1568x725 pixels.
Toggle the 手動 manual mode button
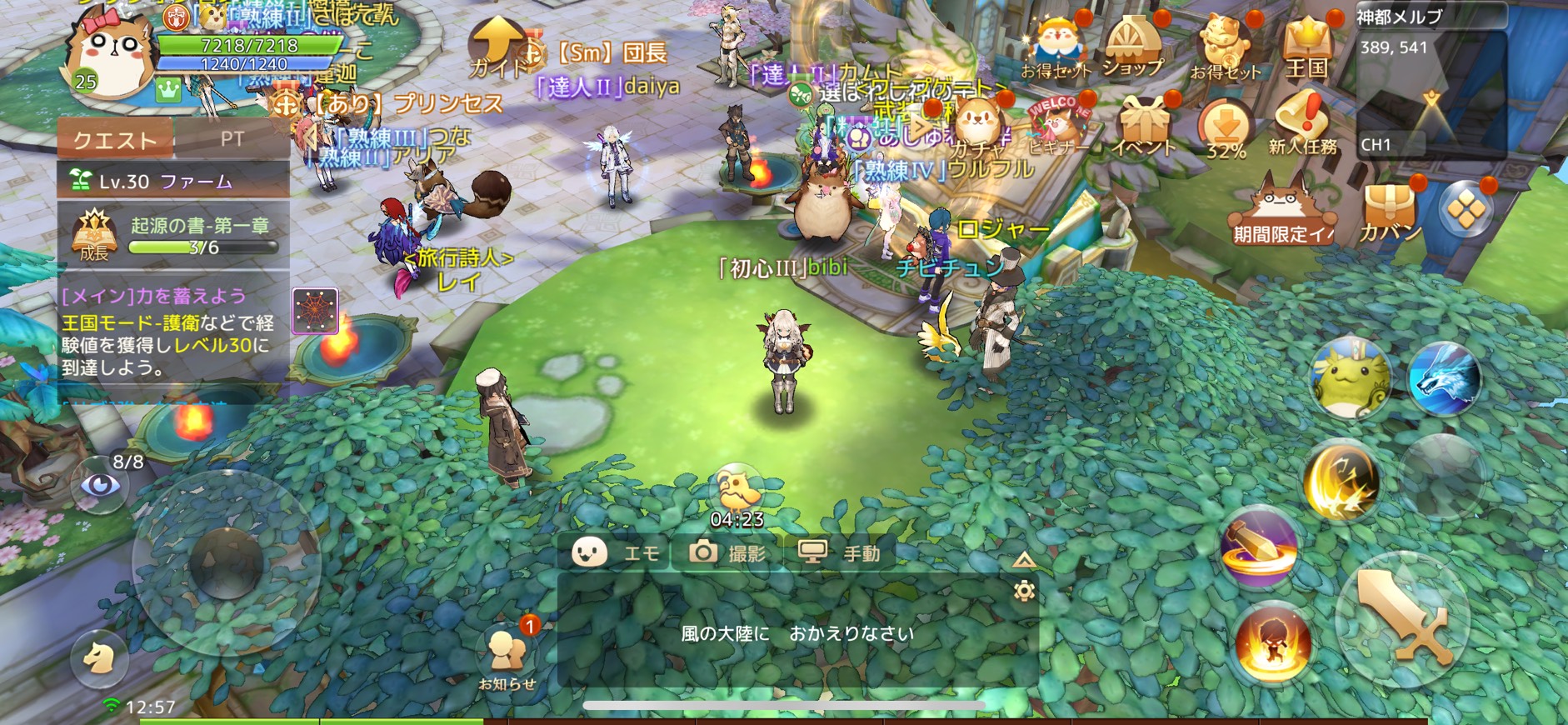(840, 552)
